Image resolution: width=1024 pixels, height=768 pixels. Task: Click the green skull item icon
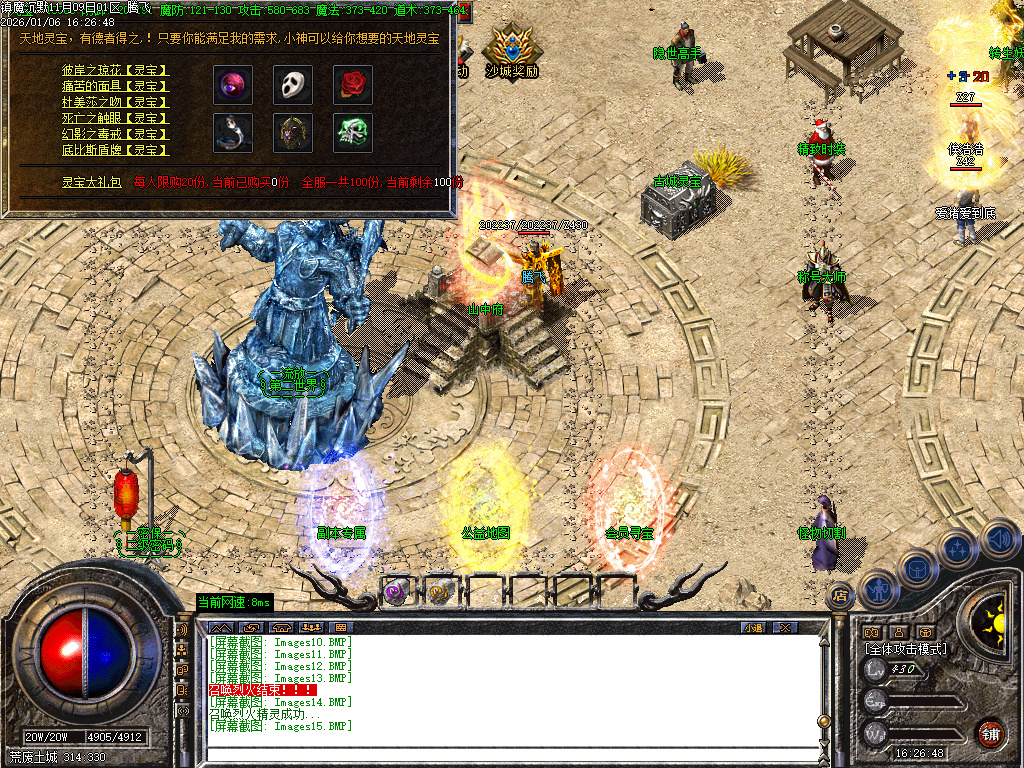tap(353, 132)
